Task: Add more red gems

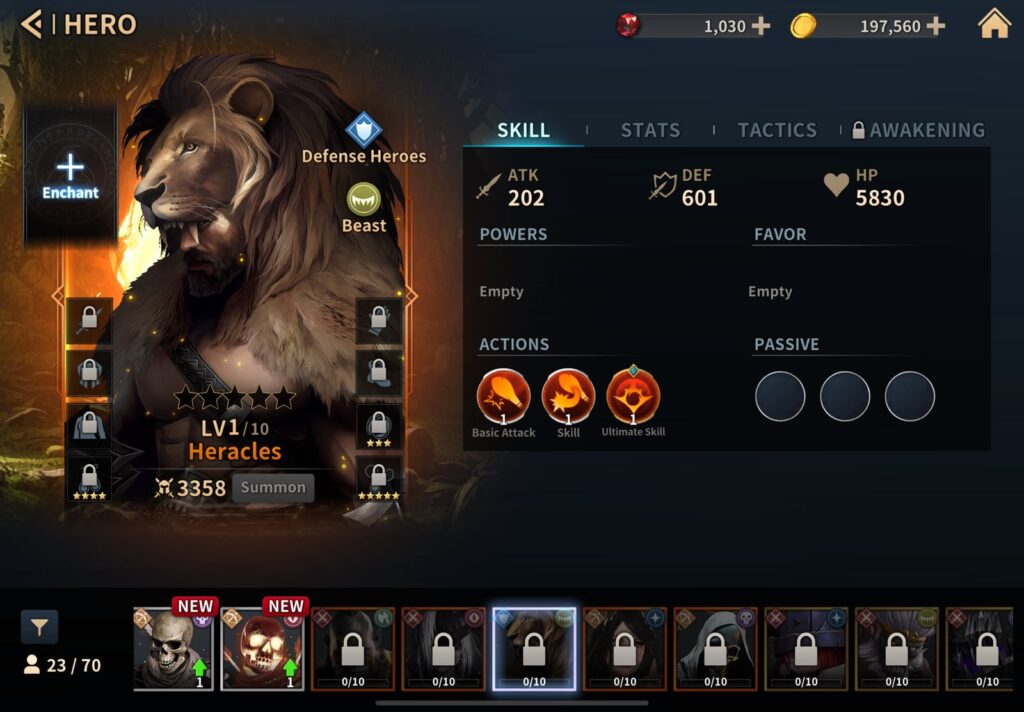Action: click(760, 26)
